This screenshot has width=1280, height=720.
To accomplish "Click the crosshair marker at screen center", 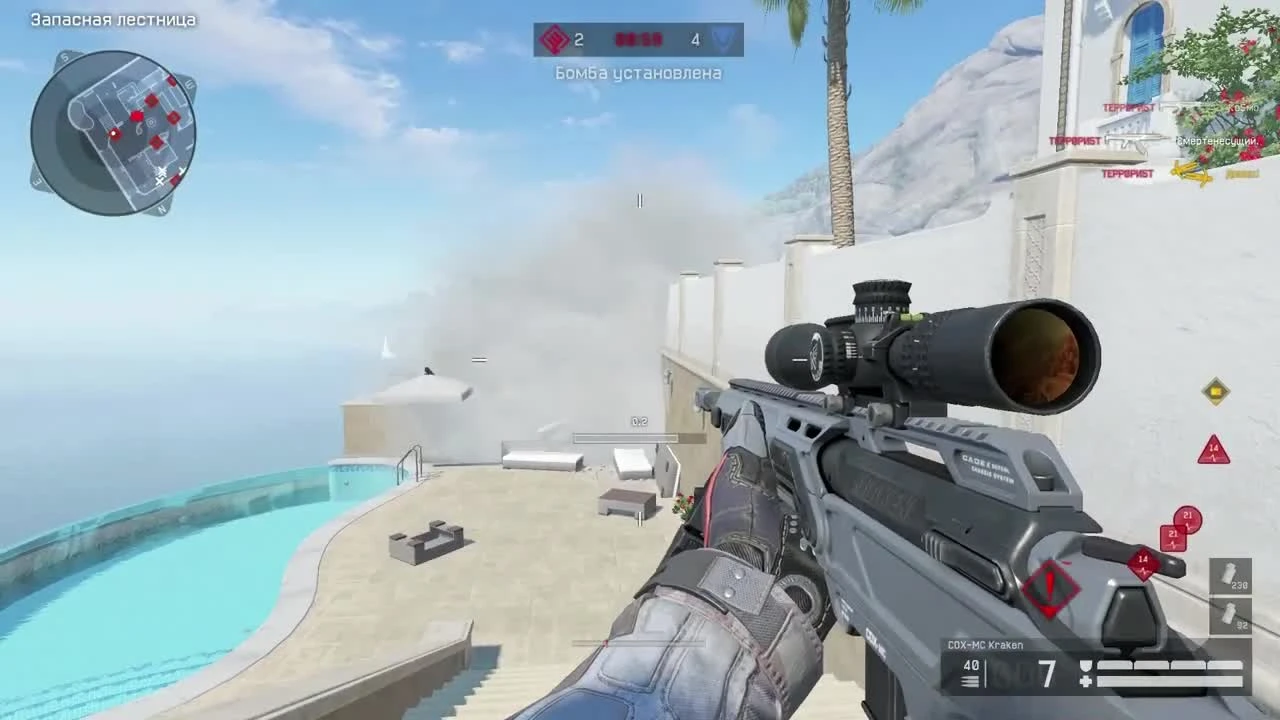I will [x=640, y=201].
